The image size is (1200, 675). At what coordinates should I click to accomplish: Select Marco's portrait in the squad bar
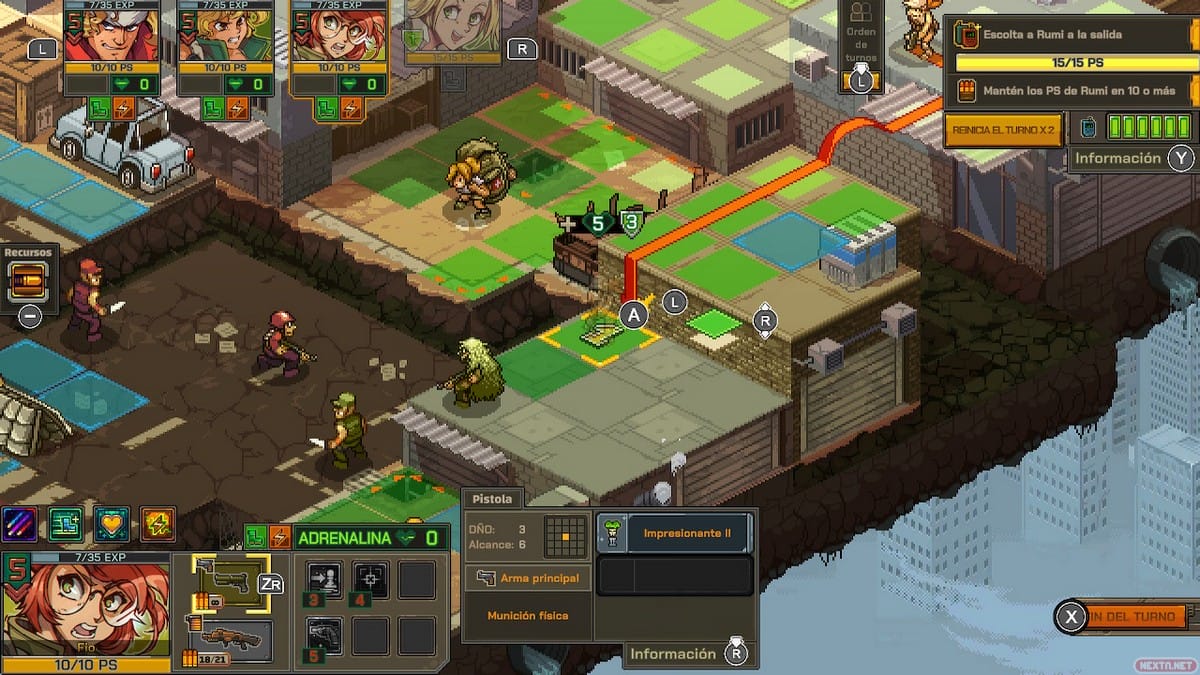click(98, 36)
